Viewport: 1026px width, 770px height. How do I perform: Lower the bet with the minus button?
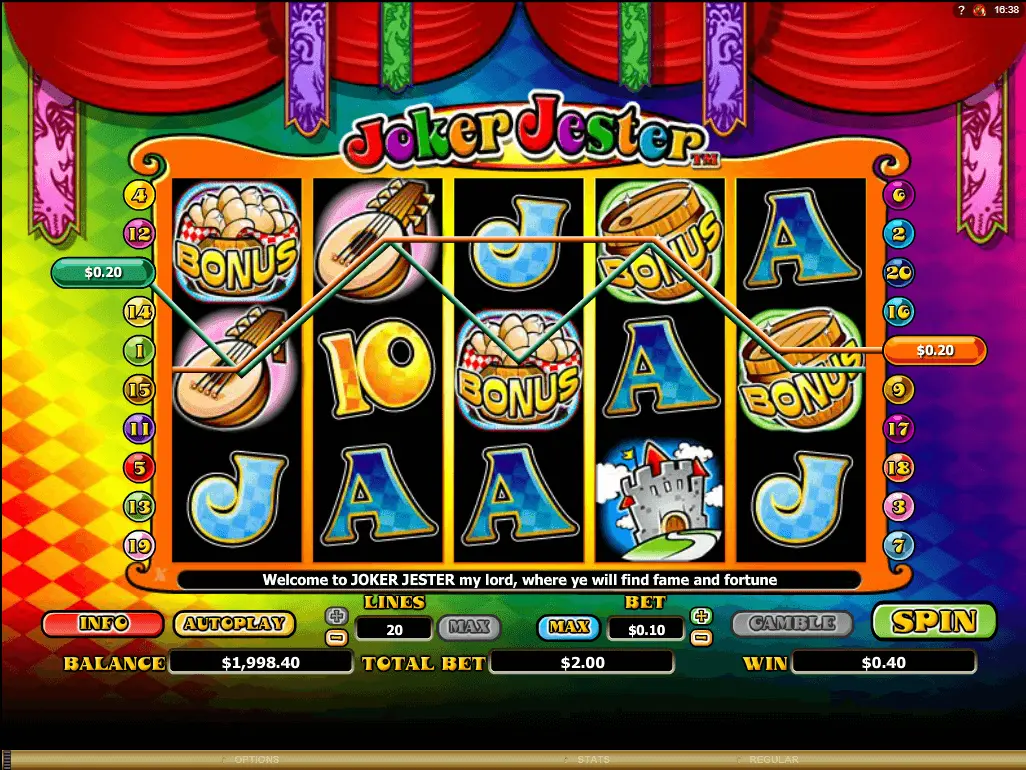click(701, 636)
